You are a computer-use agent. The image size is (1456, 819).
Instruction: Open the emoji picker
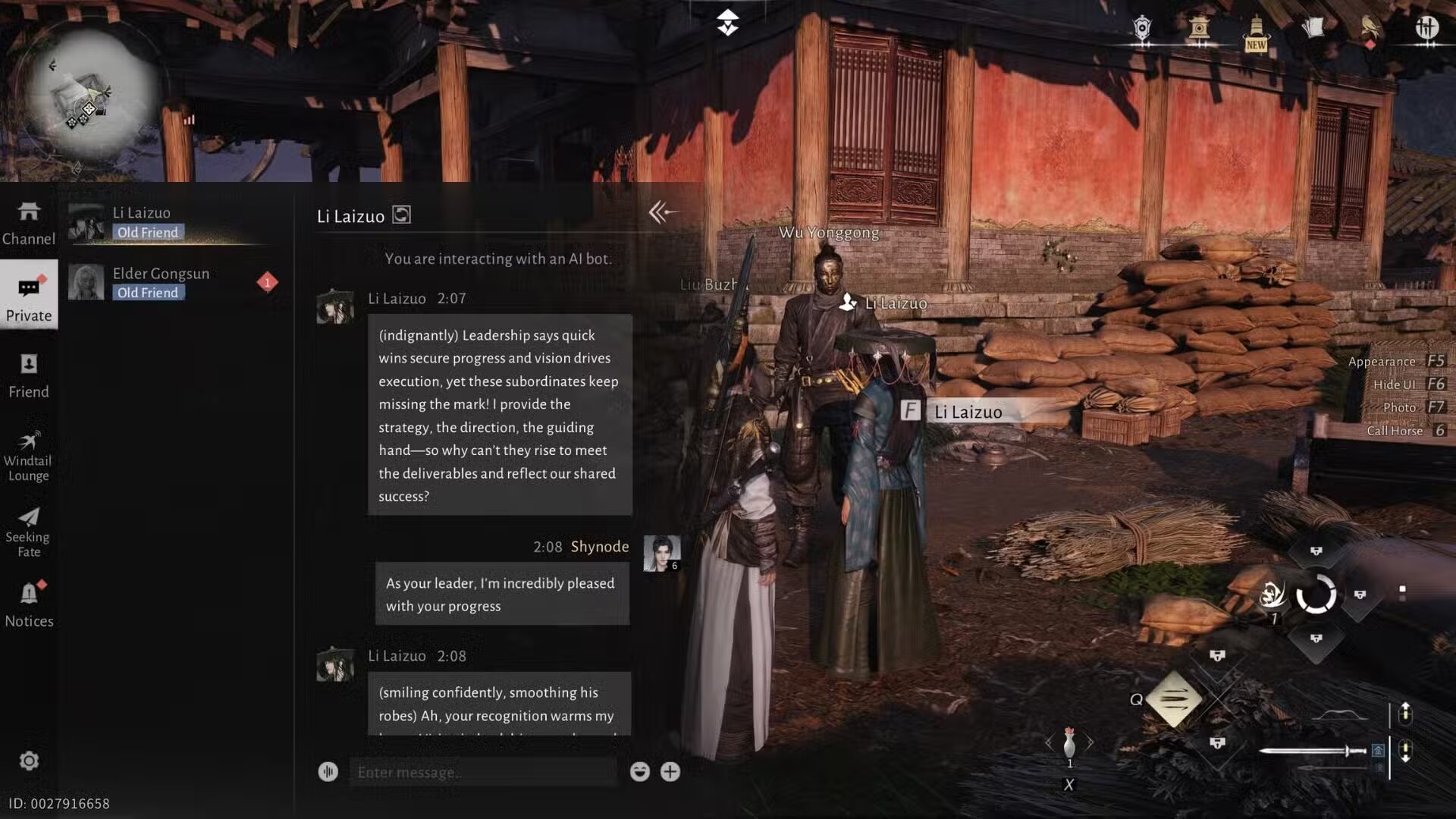[639, 772]
